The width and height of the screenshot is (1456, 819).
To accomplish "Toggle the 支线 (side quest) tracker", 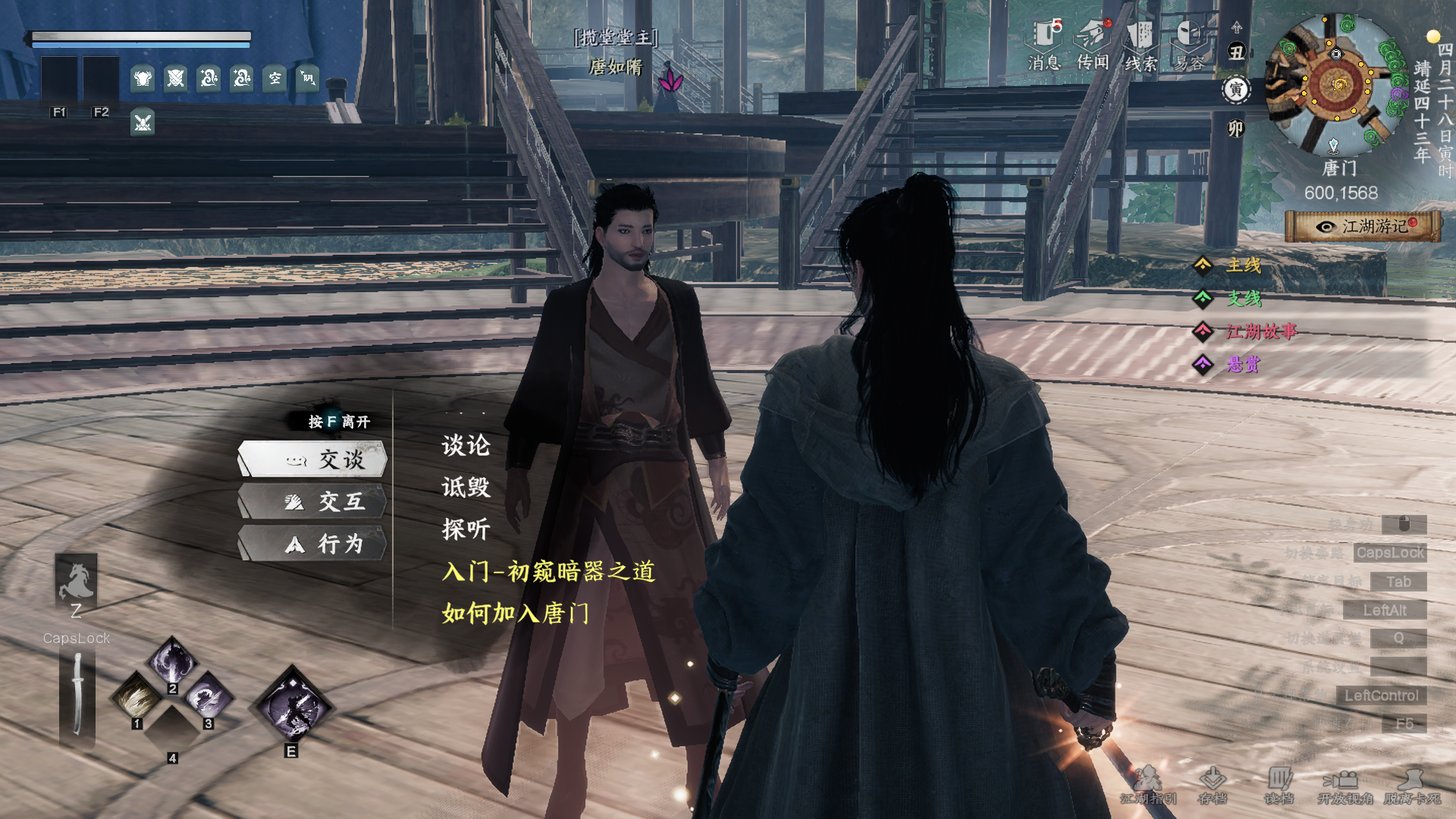I will [1244, 300].
